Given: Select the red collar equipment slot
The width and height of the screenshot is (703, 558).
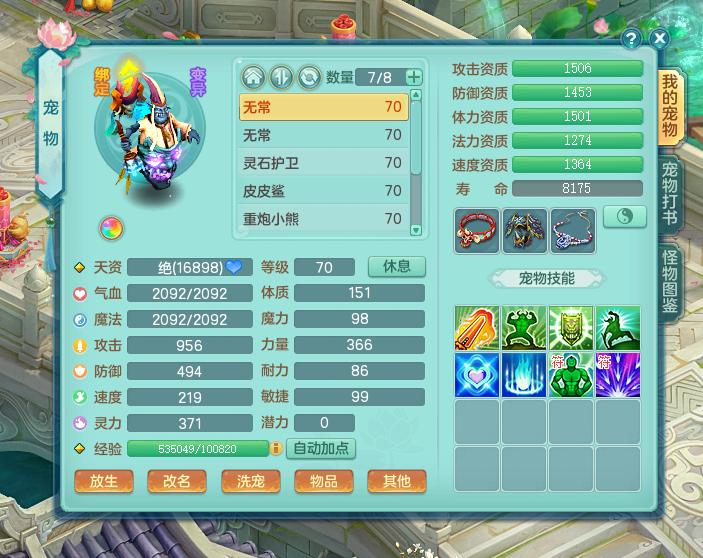Looking at the screenshot, I should 475,230.
